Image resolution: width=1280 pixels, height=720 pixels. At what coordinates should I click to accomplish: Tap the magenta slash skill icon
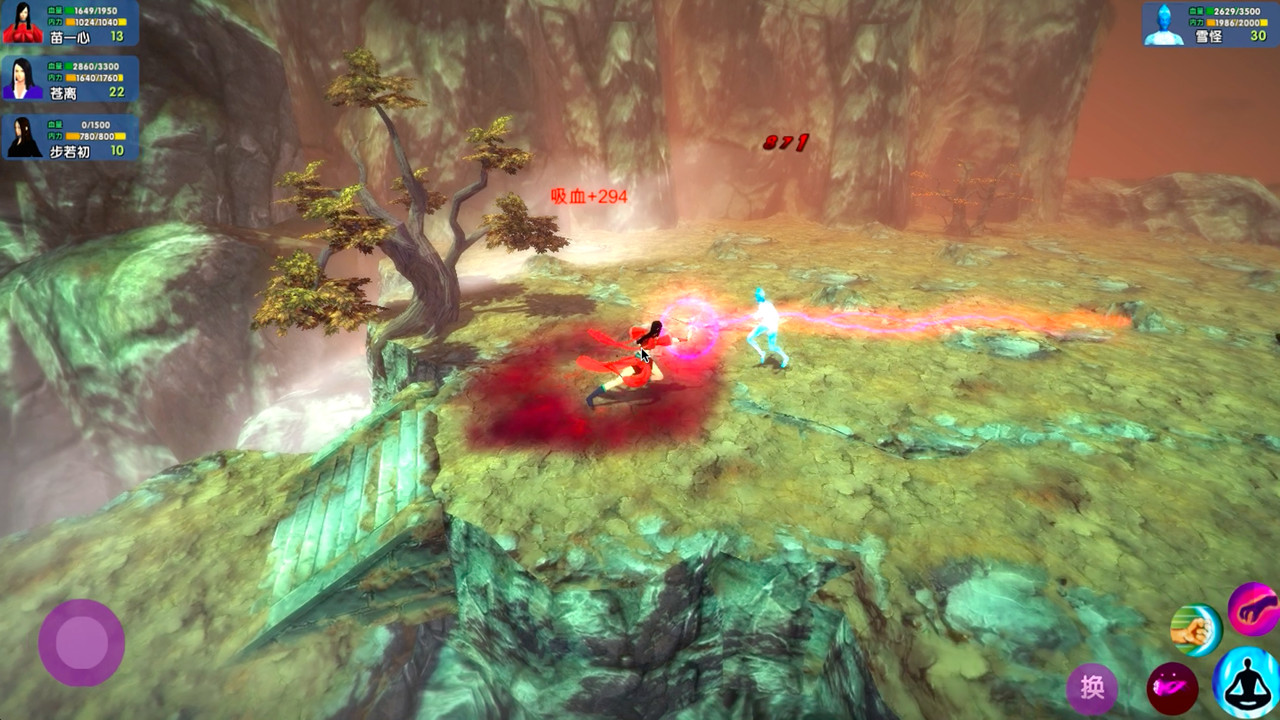click(1171, 688)
